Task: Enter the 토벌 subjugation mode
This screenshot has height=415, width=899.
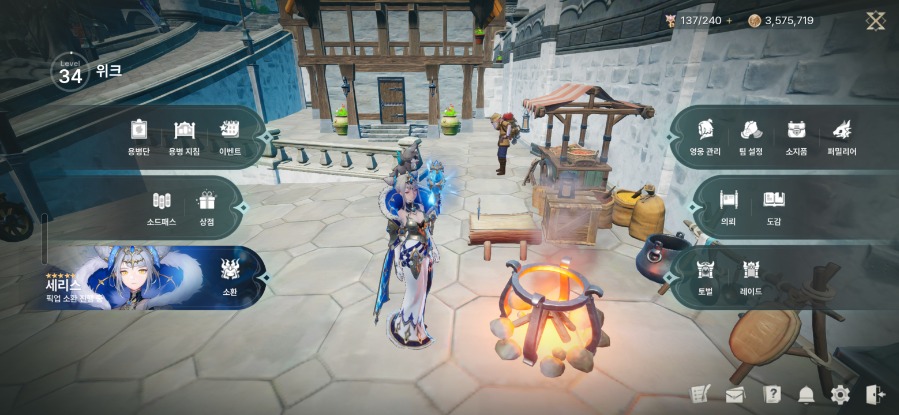Action: pos(705,274)
